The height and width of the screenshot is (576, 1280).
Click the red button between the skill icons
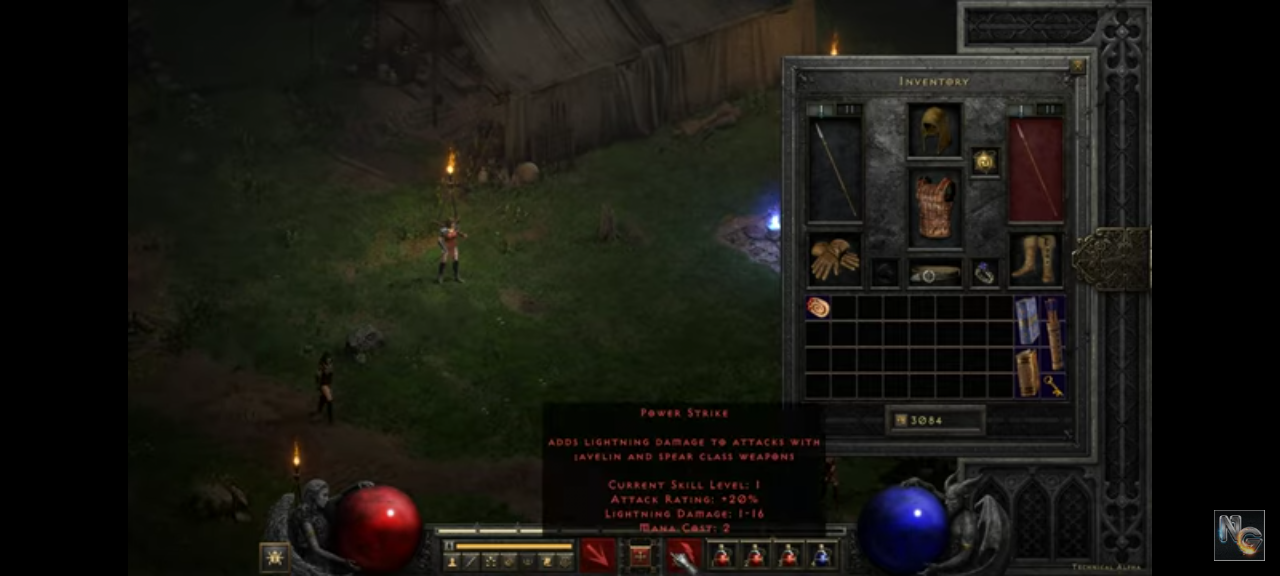click(641, 555)
